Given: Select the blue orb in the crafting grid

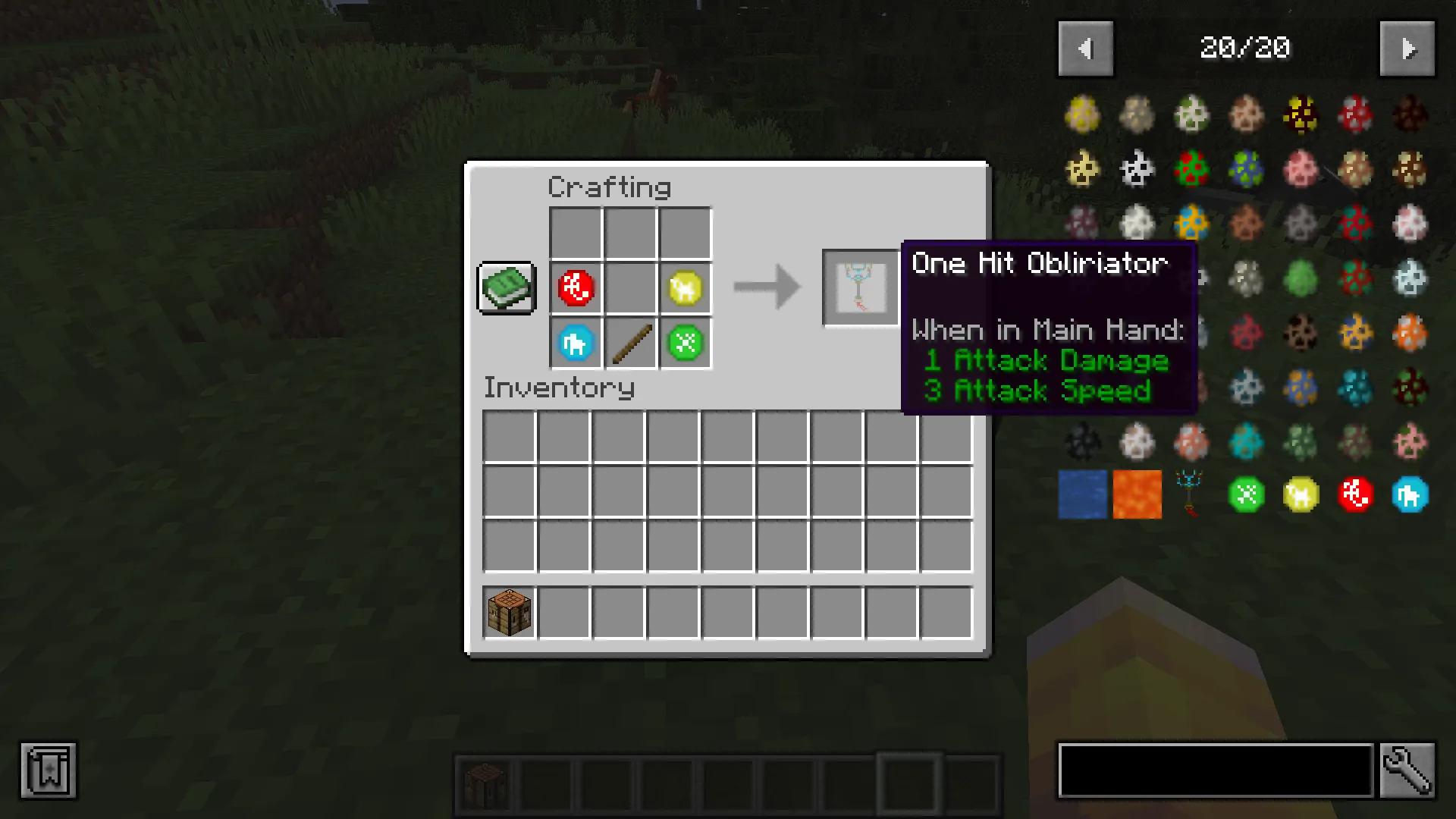Looking at the screenshot, I should [x=576, y=343].
